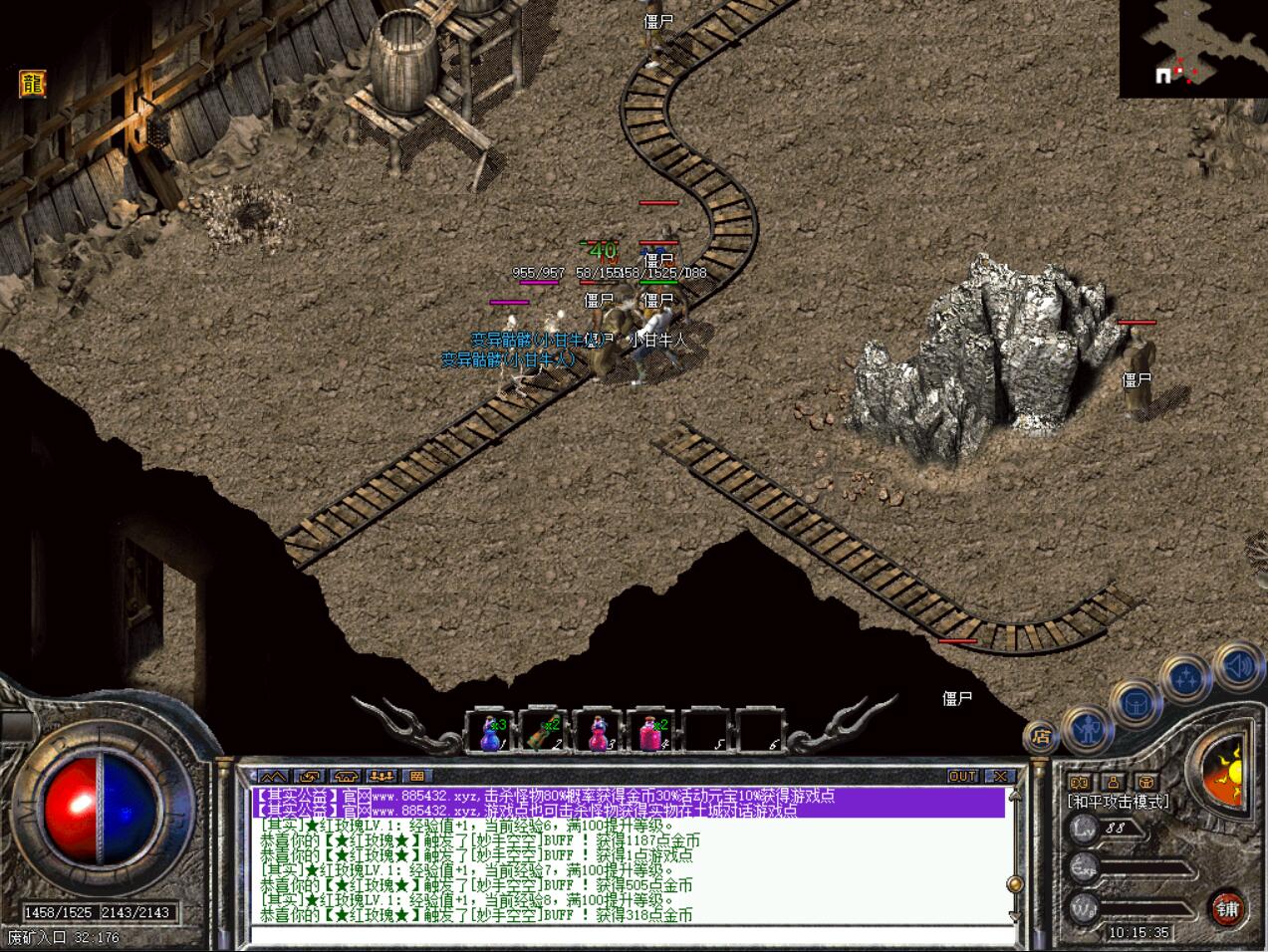Use the blue mana potion in slot 1
Viewport: 1268px width, 952px height.
click(490, 733)
